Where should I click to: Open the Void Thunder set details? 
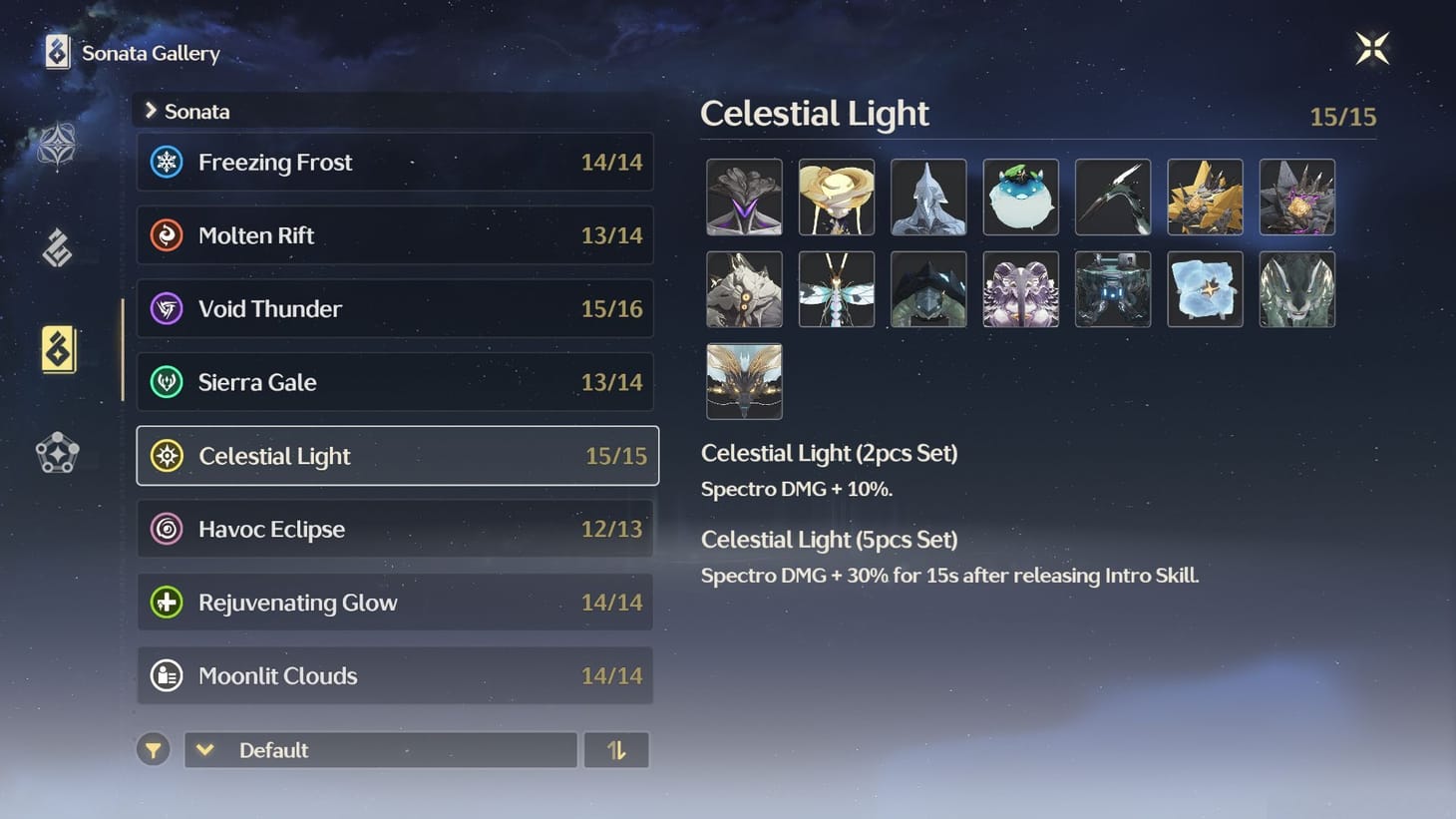(396, 308)
